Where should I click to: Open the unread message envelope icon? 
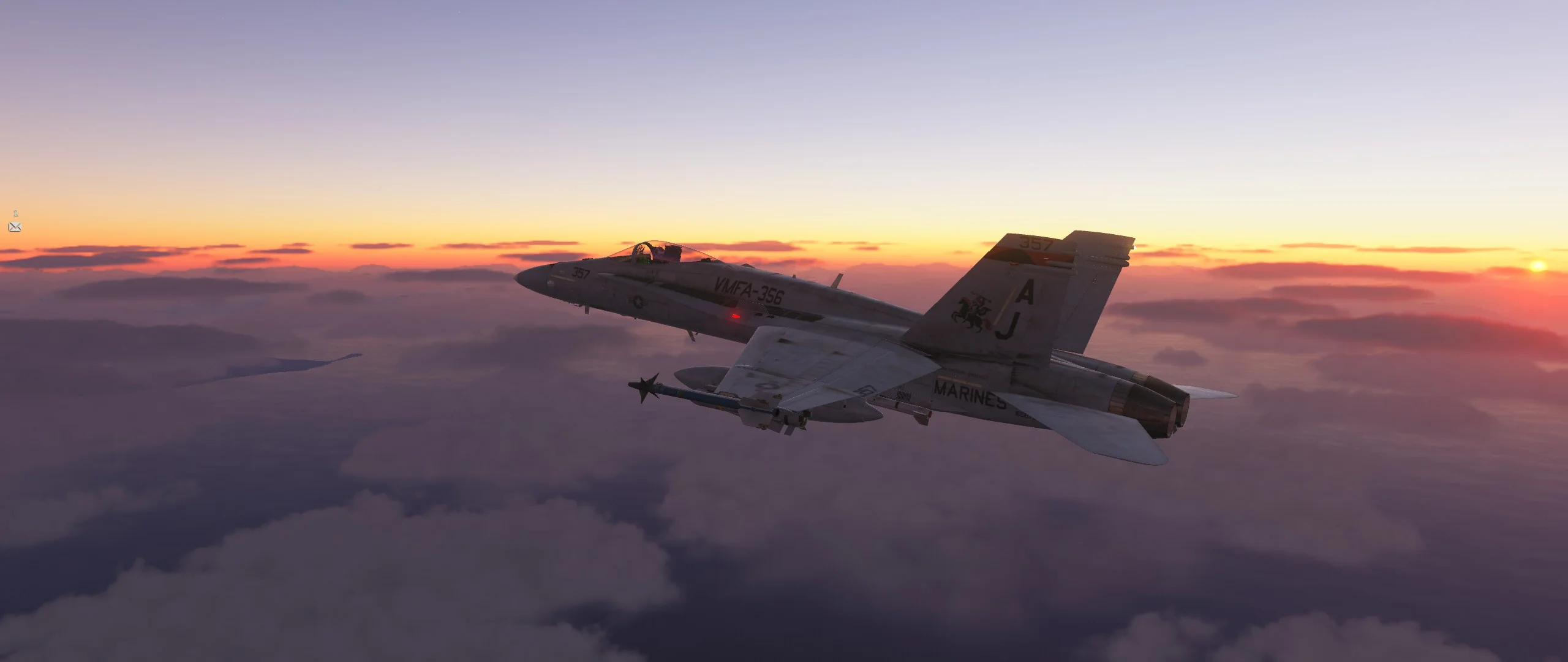click(x=15, y=227)
